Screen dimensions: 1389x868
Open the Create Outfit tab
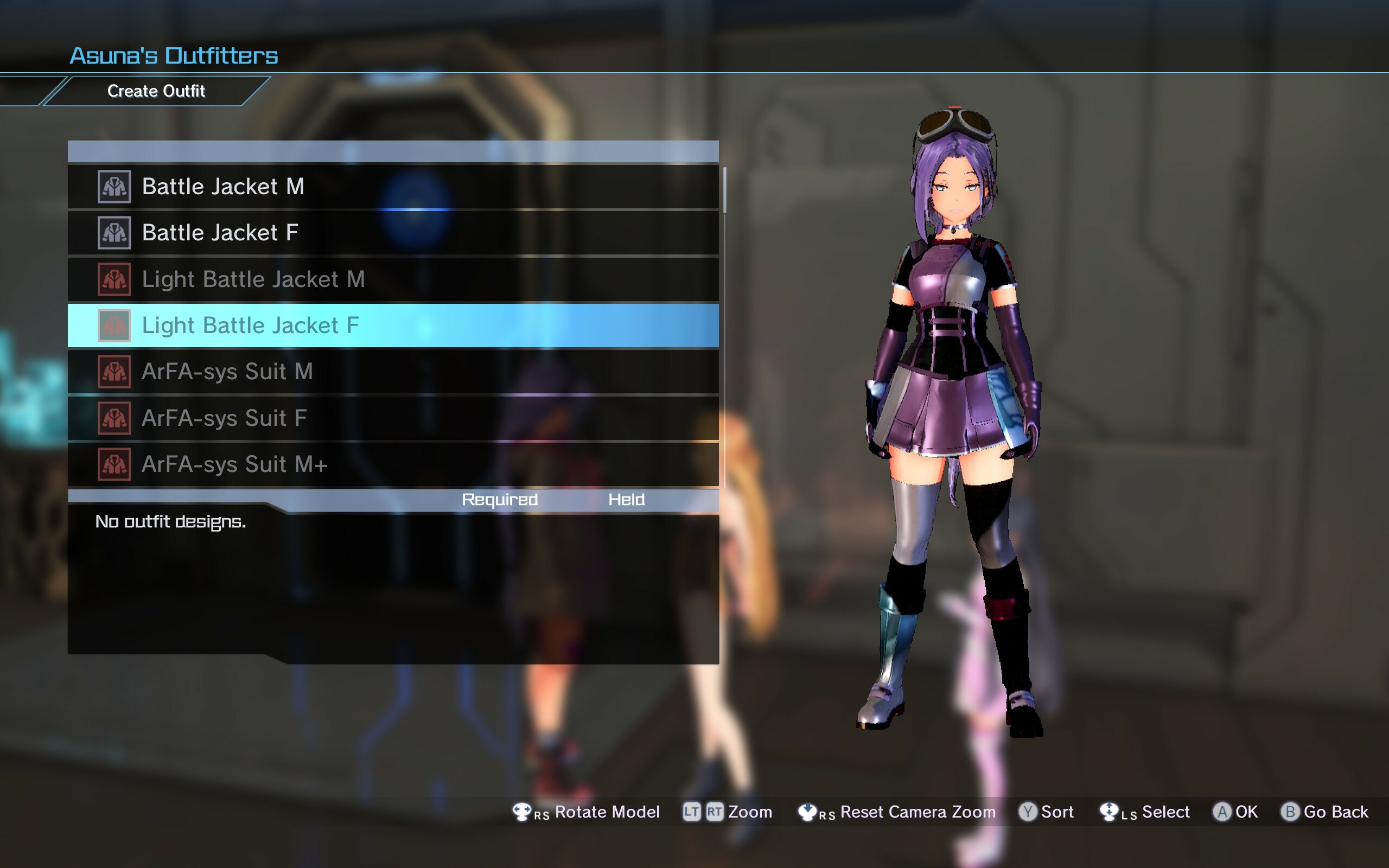click(x=156, y=91)
